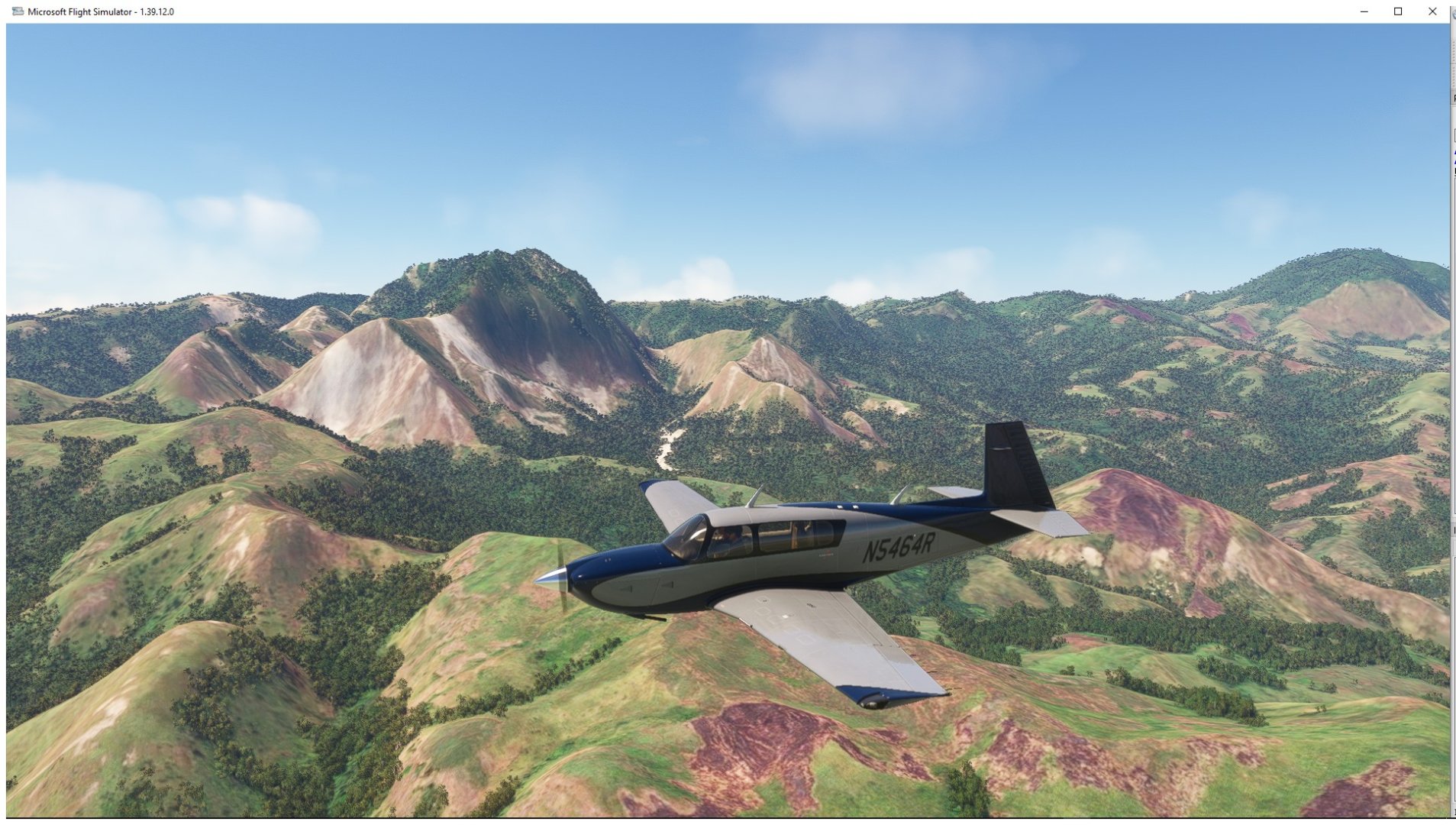
Task: Maximize the Flight Simulator window
Action: pos(1398,11)
